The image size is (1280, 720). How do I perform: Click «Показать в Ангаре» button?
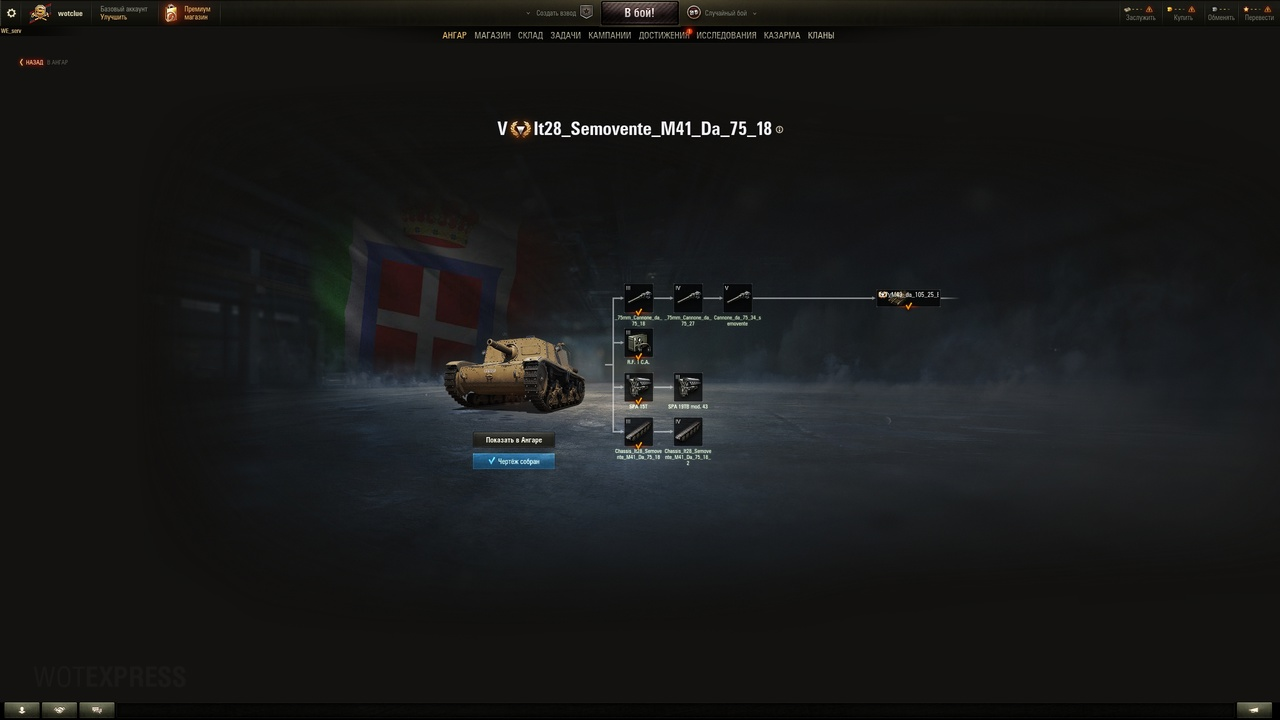click(x=513, y=440)
